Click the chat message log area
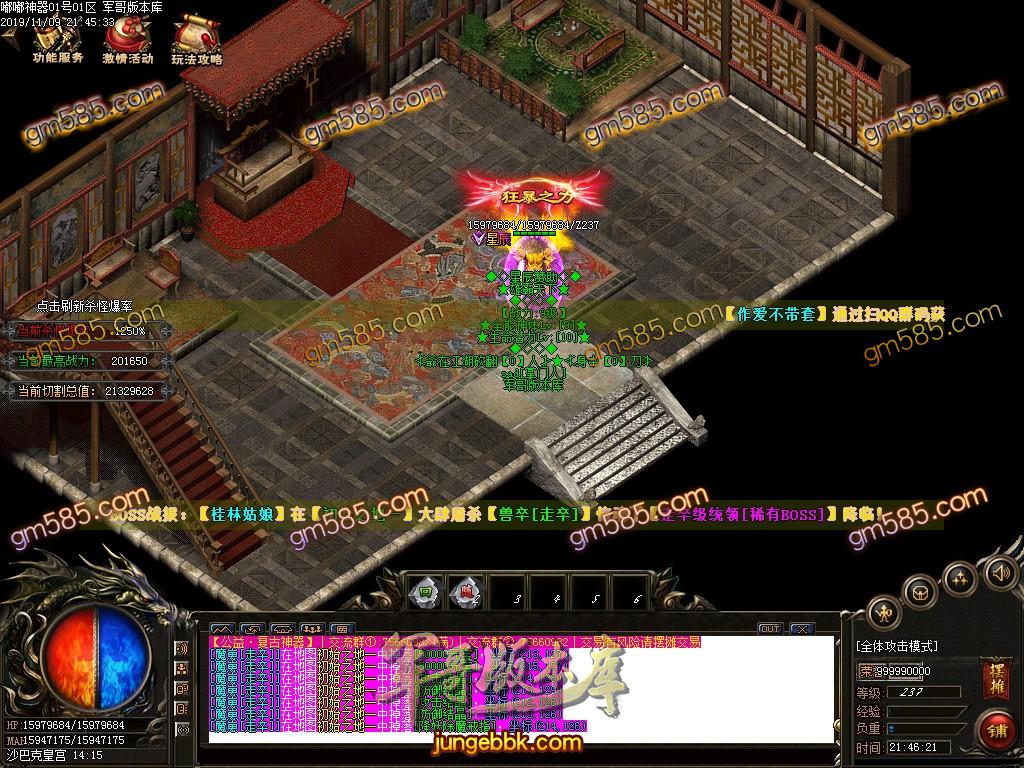This screenshot has height=768, width=1024. click(x=520, y=690)
